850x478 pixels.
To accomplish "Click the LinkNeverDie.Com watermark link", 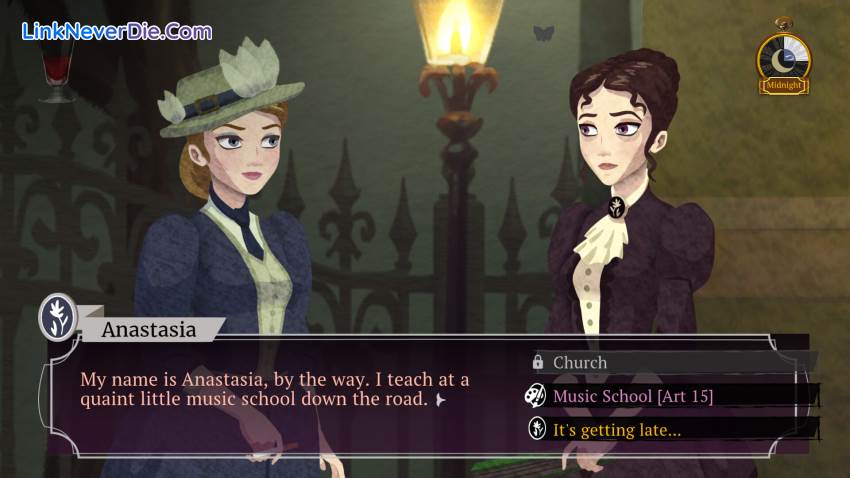I will point(116,31).
